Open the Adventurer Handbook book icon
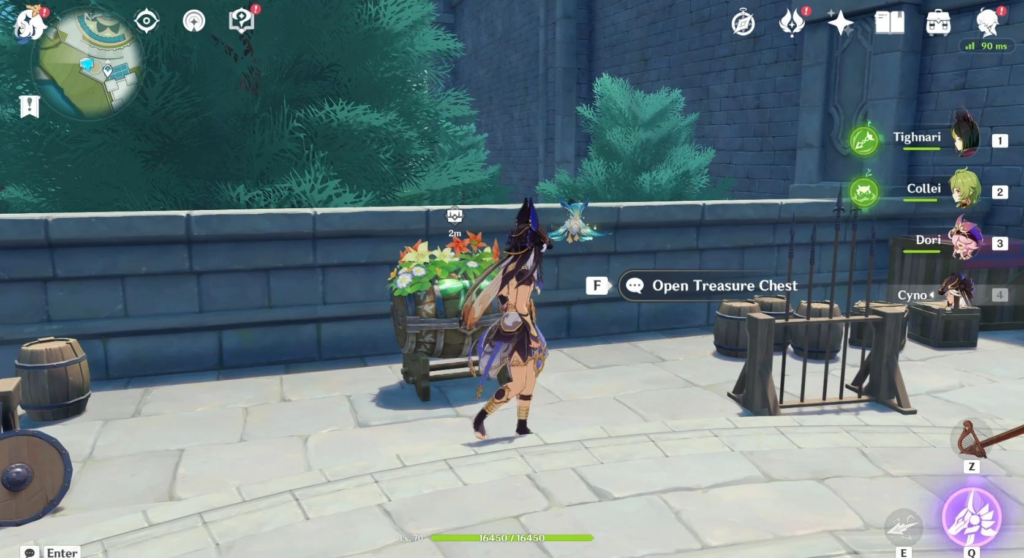This screenshot has width=1024, height=558. pos(889,22)
